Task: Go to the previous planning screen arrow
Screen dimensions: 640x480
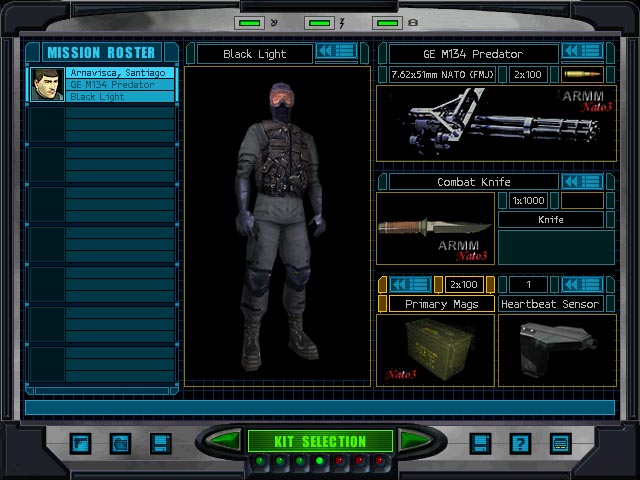Action: 225,440
